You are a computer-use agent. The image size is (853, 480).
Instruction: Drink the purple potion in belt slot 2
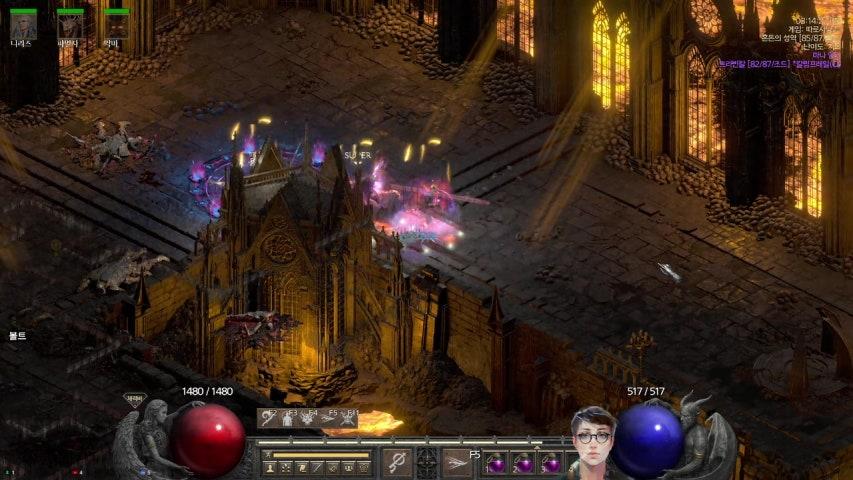point(524,464)
